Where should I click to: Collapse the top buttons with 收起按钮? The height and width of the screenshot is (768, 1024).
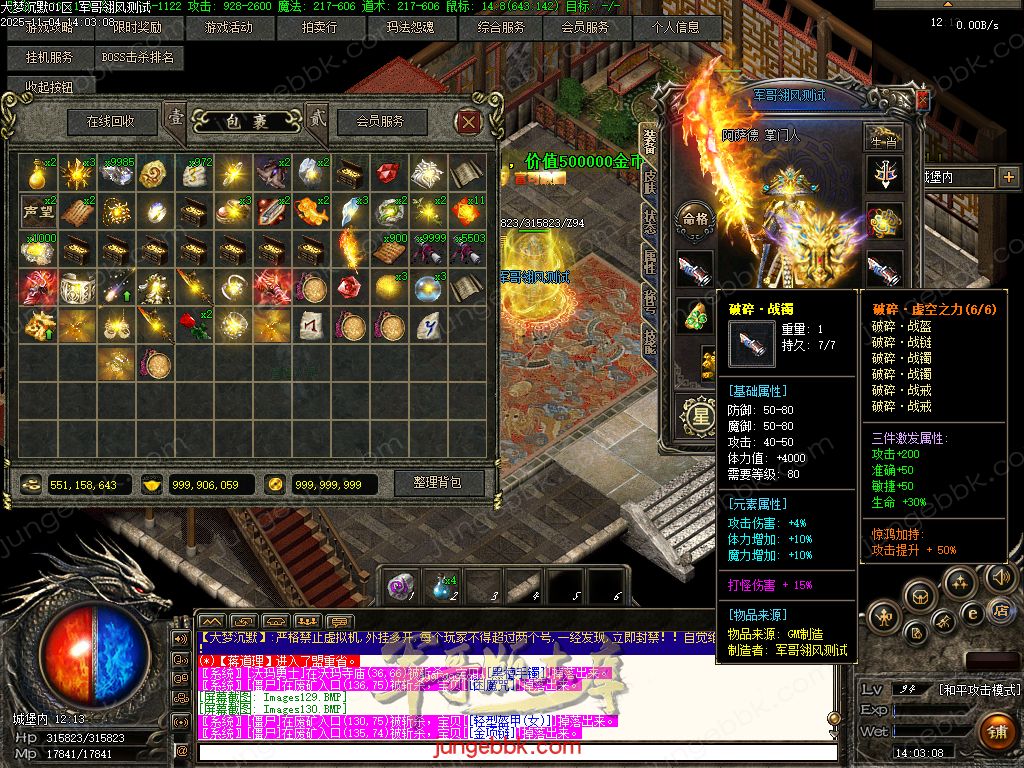point(49,87)
